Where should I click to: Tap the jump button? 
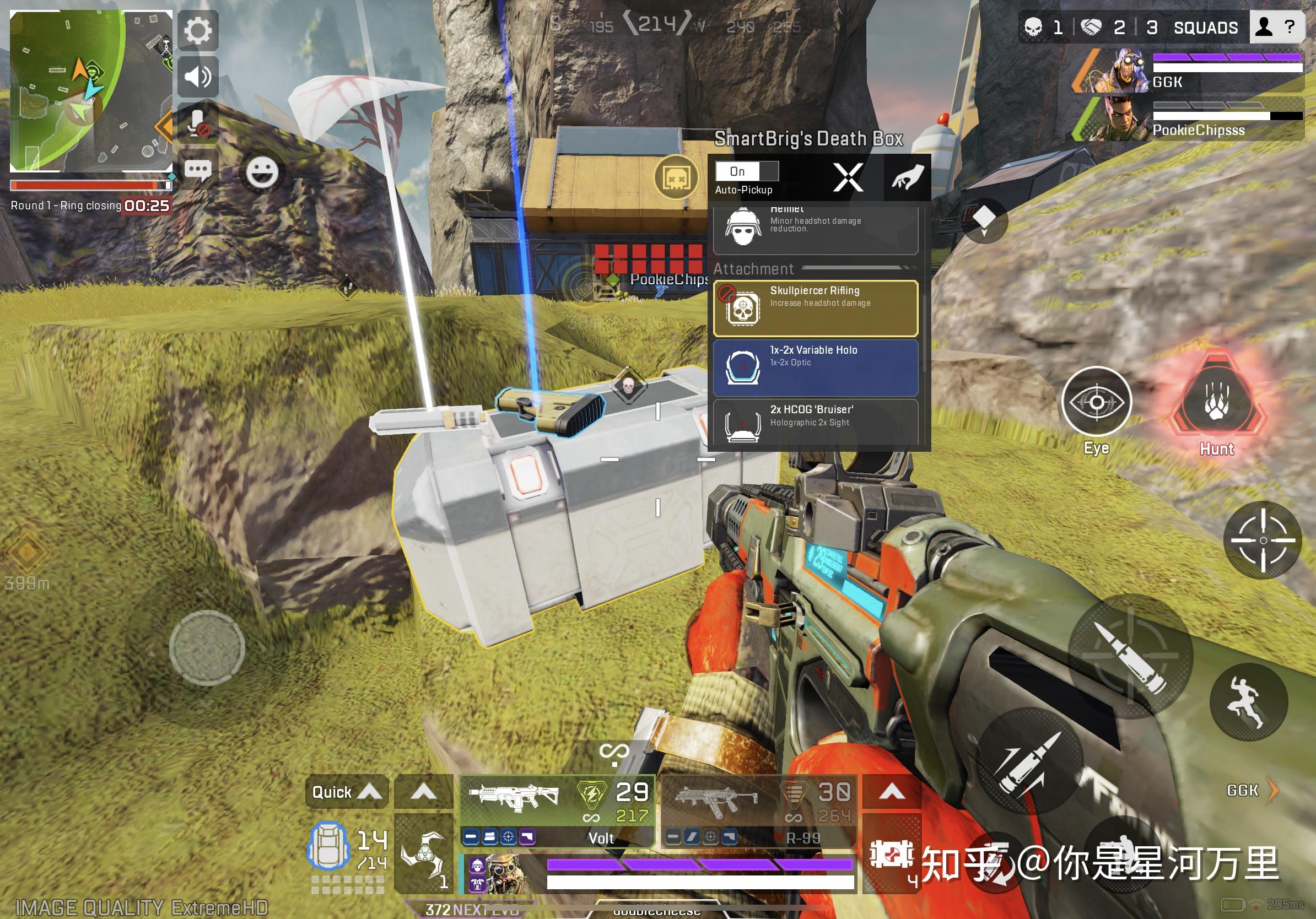click(1248, 702)
